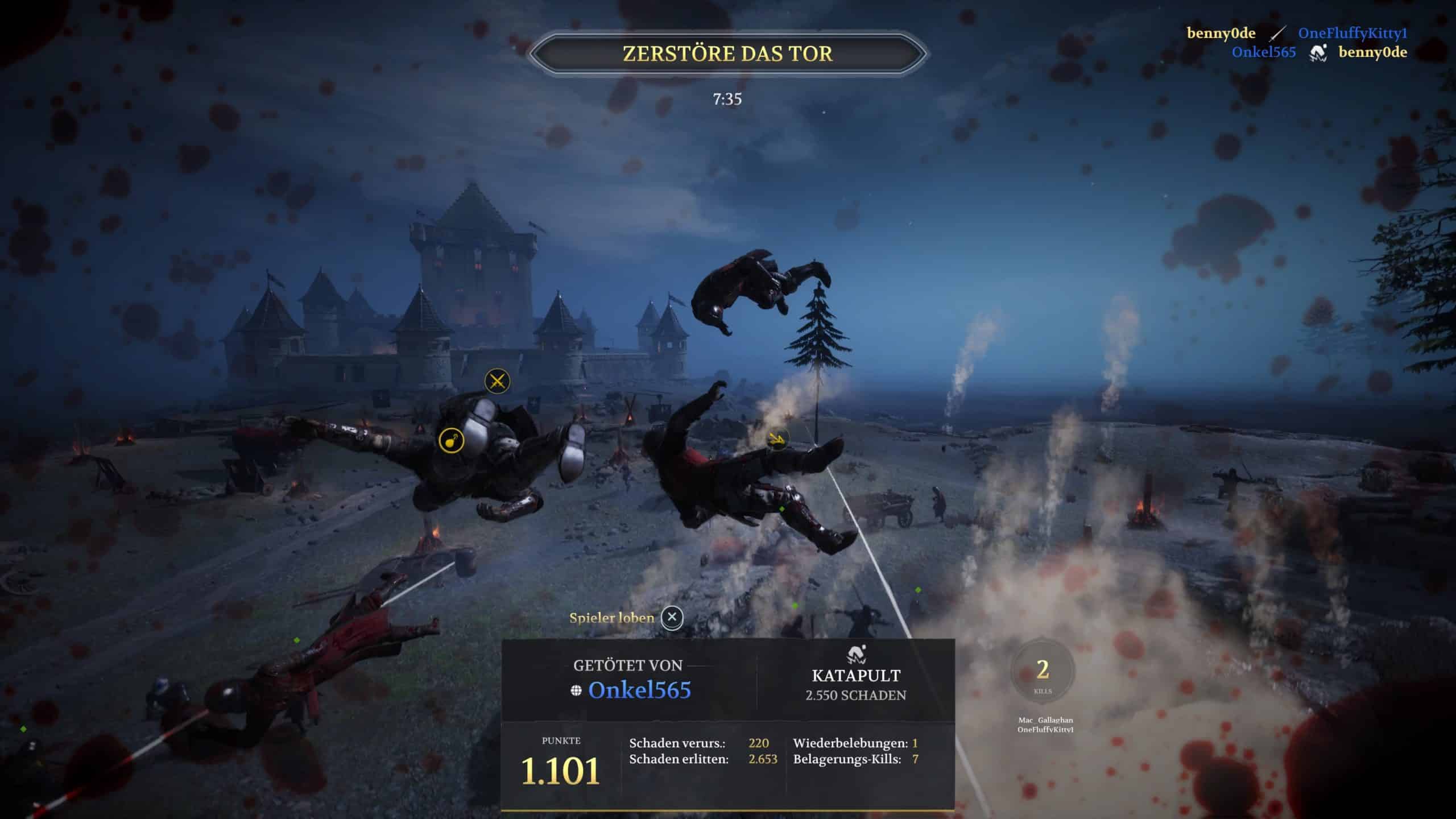Click the kill feed entry benny0de killed OneFluffyKitty1
Screen dimensions: 1456x819
[x=1297, y=34]
